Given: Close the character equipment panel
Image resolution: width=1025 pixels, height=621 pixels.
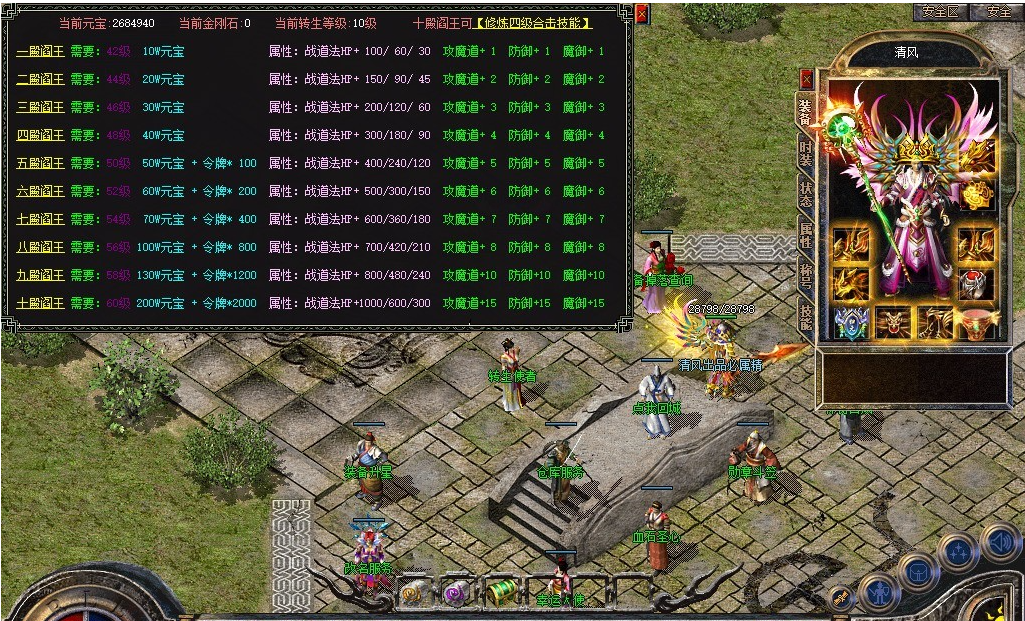Looking at the screenshot, I should click(806, 78).
